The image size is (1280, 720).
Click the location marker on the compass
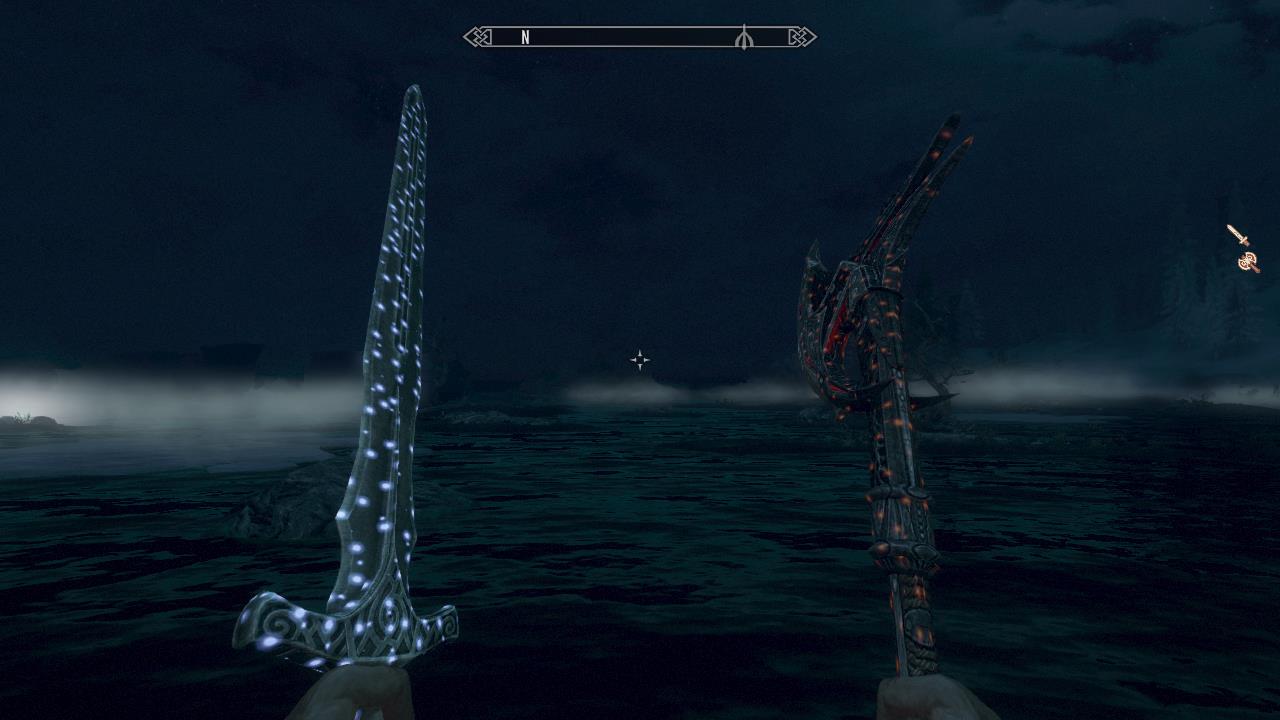point(743,38)
